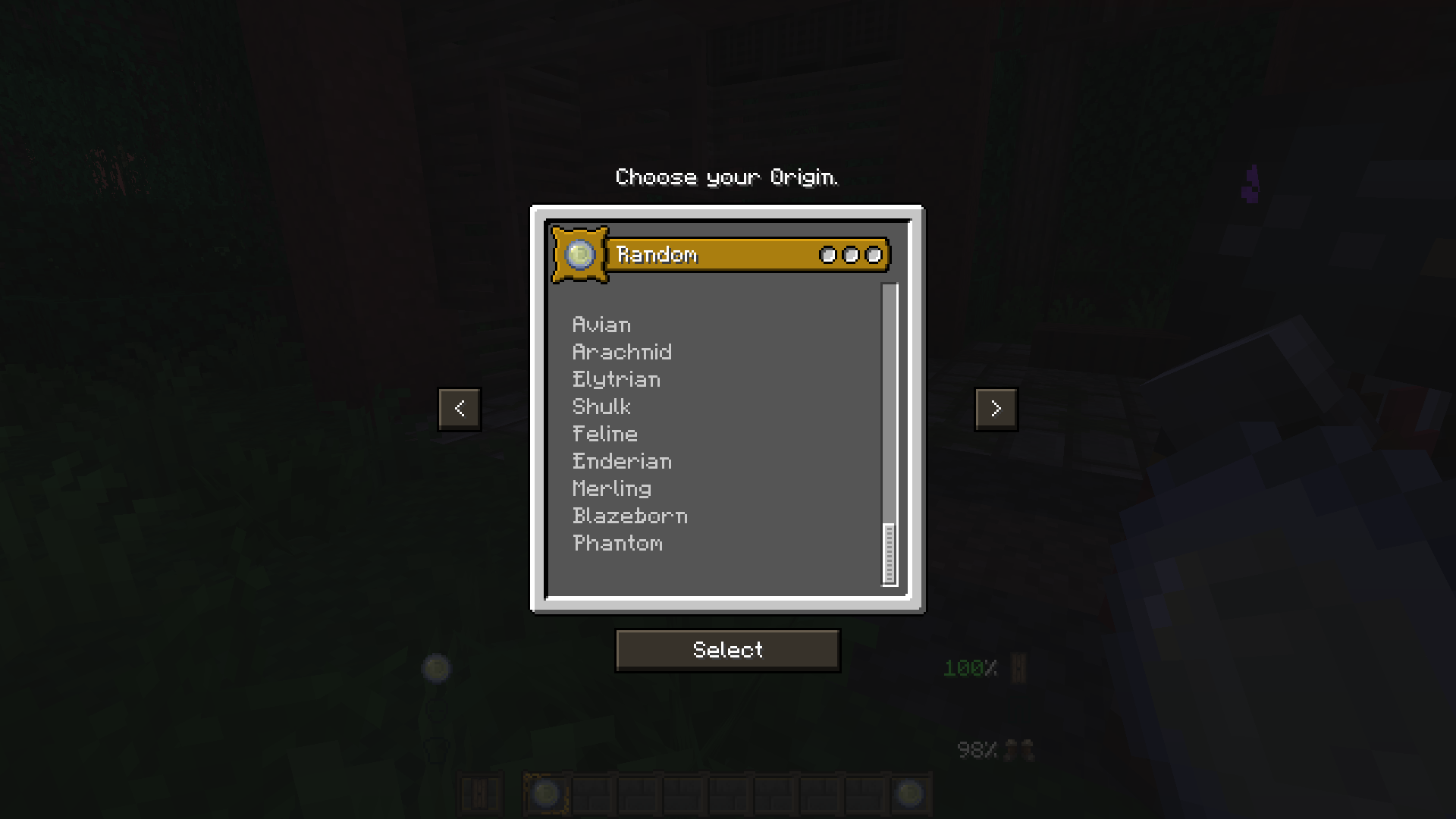Click the first impact indicator circle

827,256
